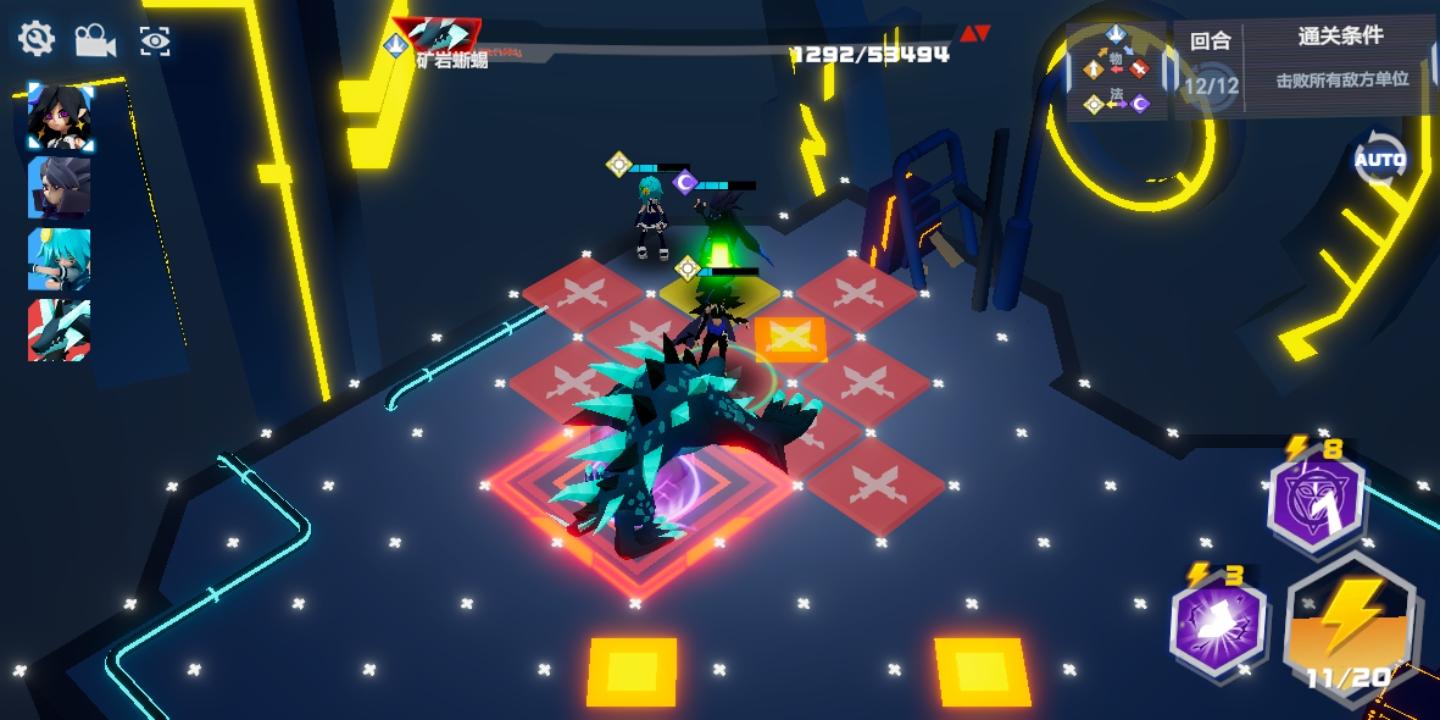Tap the 物 physical element diagram icon
The height and width of the screenshot is (720, 1440).
pos(1116,59)
